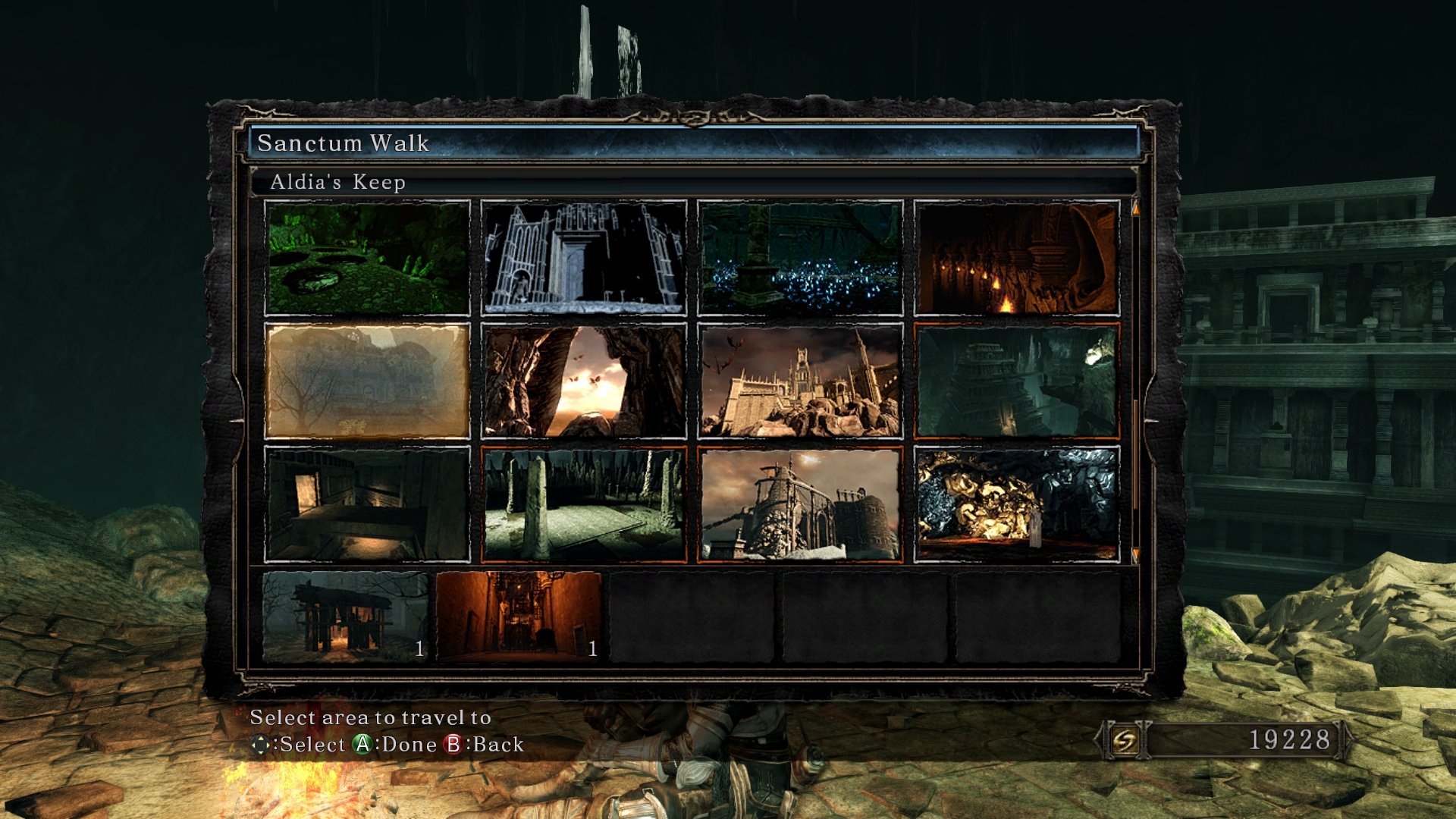Select the orange-lit interior bonfire slot
This screenshot has height=819, width=1456.
[x=519, y=617]
